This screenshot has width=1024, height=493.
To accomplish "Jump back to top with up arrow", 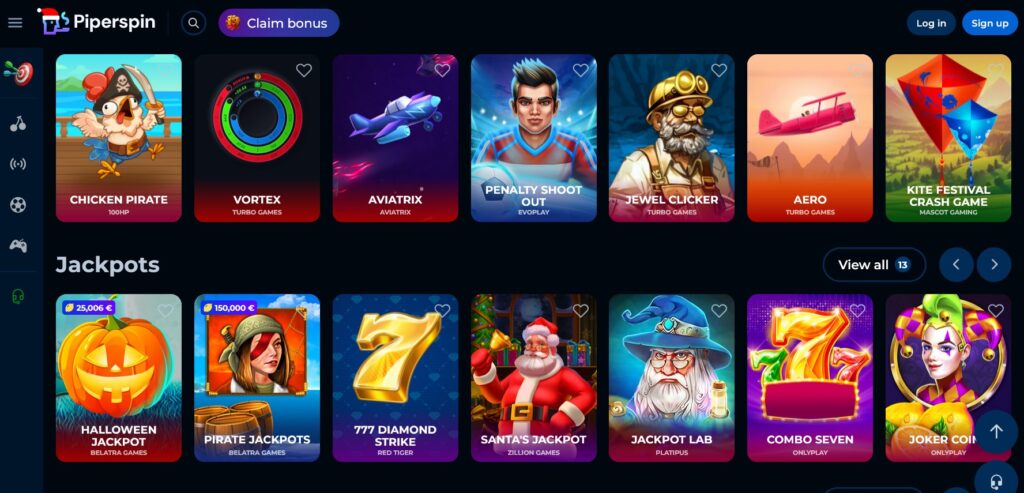I will tap(996, 431).
